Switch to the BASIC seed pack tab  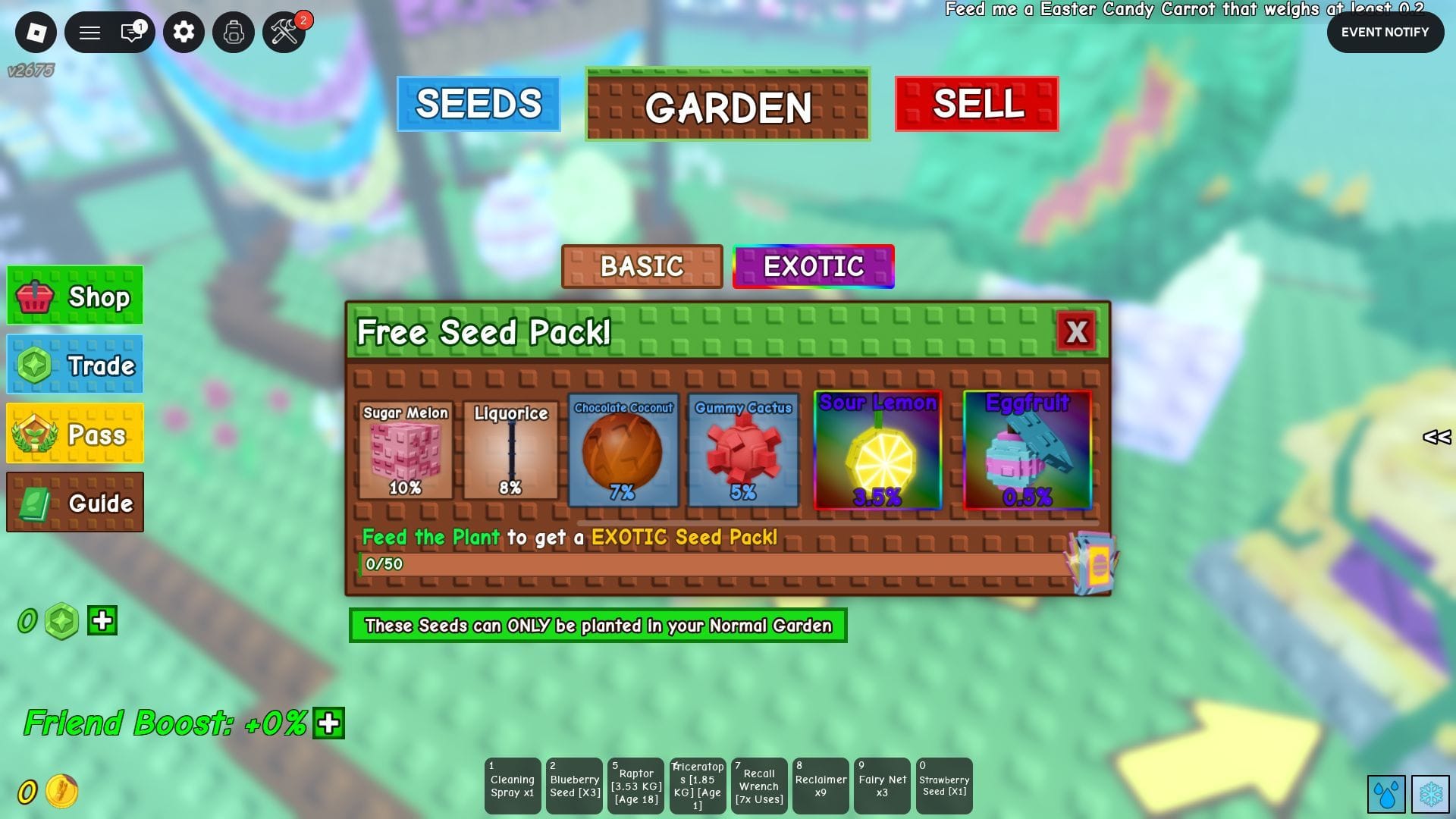click(642, 266)
